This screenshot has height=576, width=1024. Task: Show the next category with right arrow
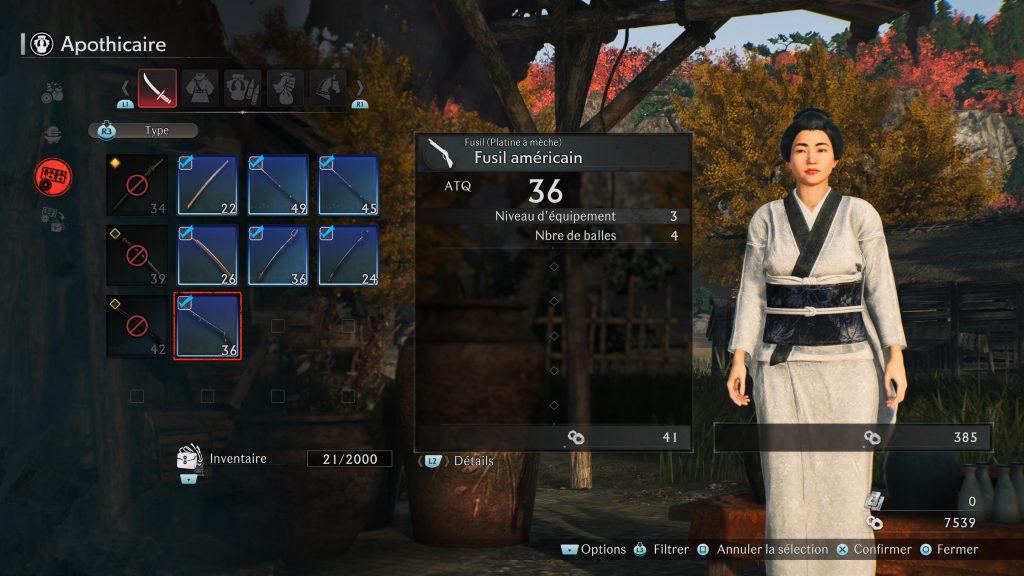(x=360, y=88)
